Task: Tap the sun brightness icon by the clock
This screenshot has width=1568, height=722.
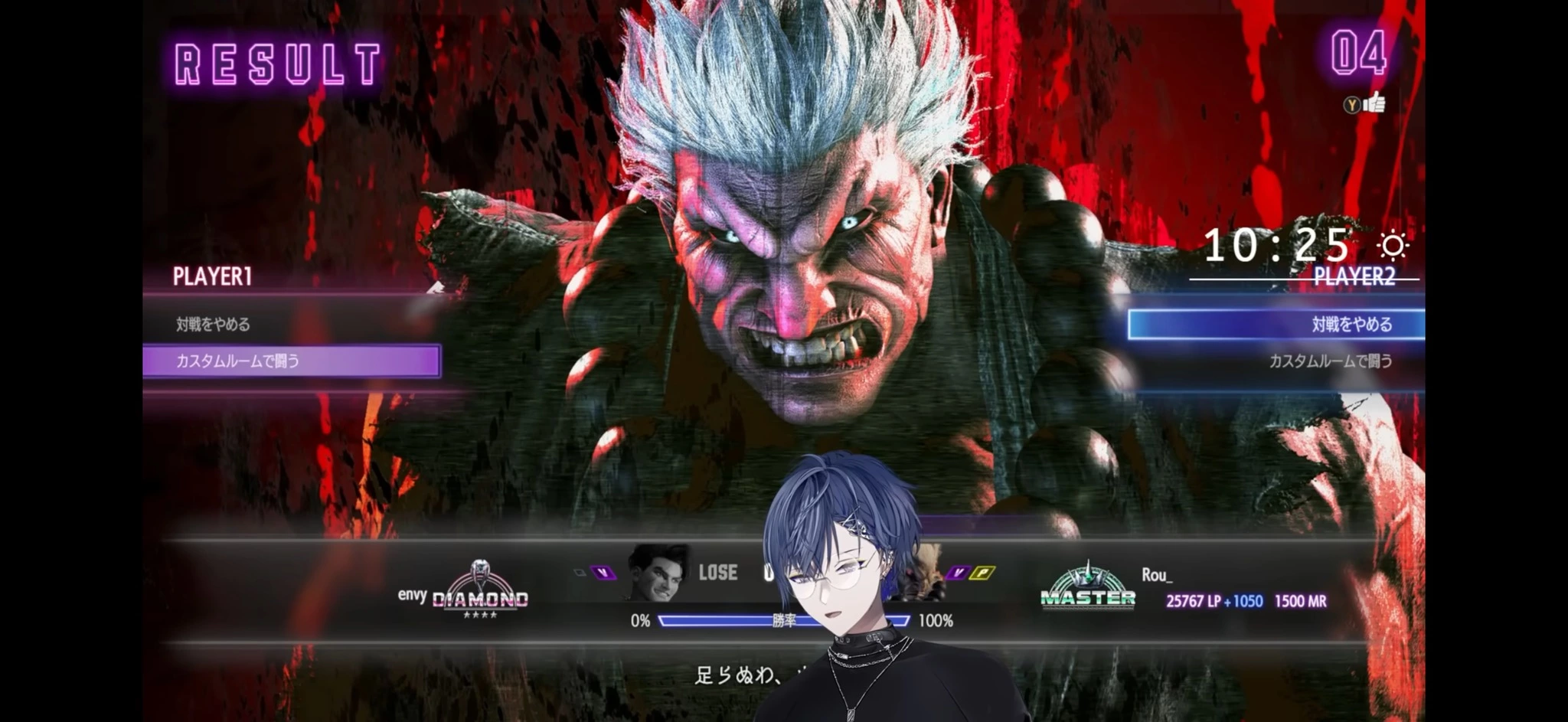Action: click(1393, 247)
